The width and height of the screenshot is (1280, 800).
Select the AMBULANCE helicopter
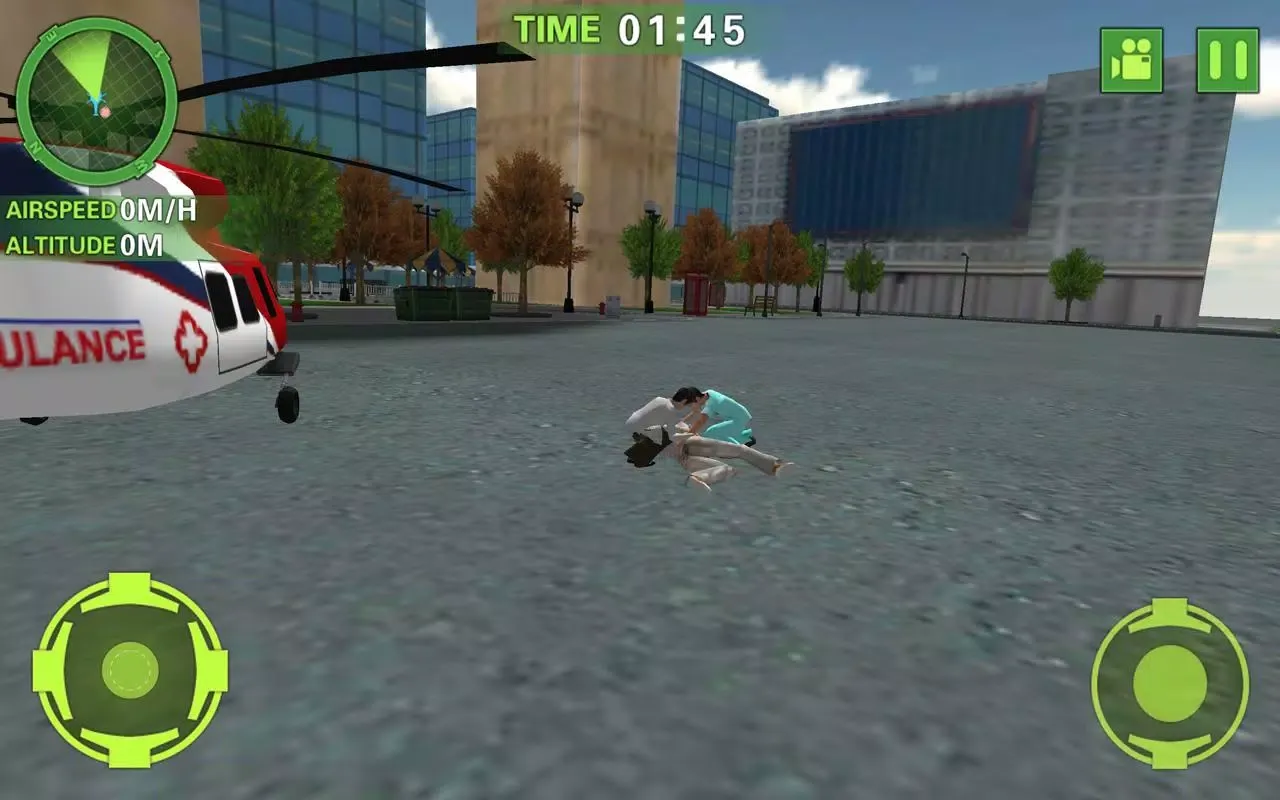(130, 320)
